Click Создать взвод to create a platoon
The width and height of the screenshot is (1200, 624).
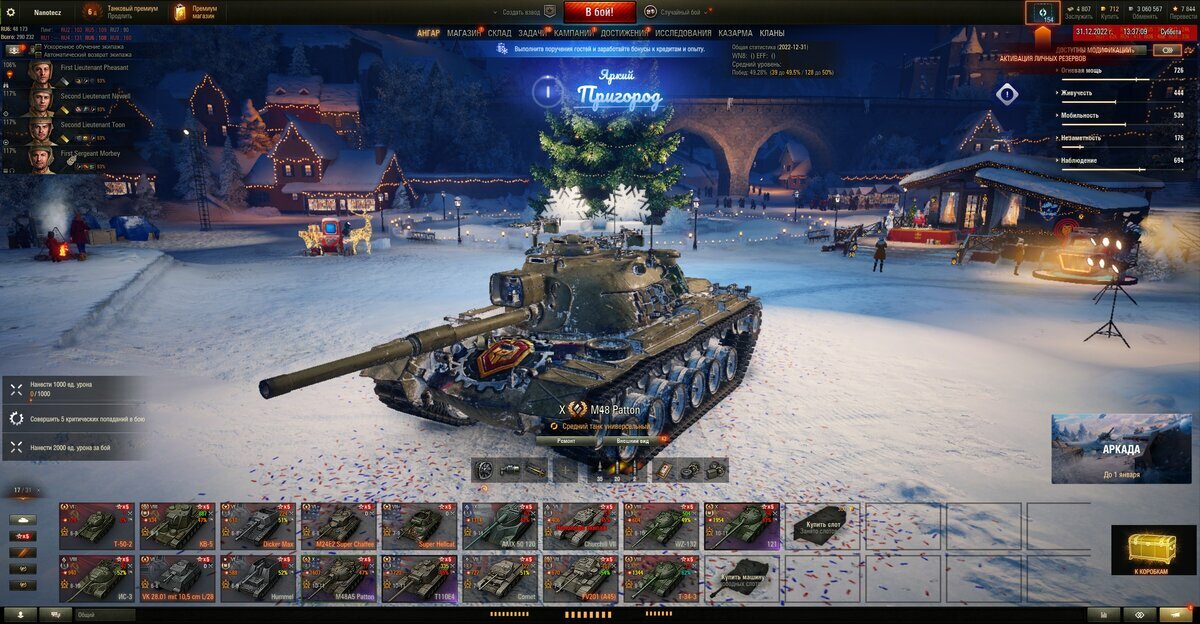point(520,12)
